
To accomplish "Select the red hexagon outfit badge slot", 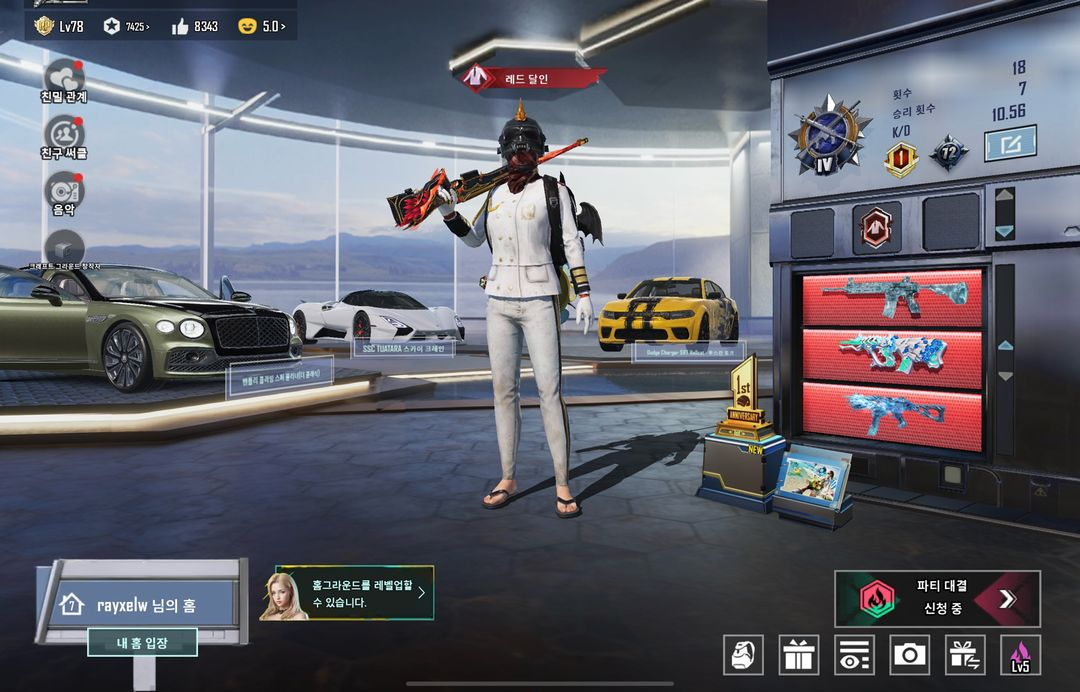I will (x=876, y=227).
